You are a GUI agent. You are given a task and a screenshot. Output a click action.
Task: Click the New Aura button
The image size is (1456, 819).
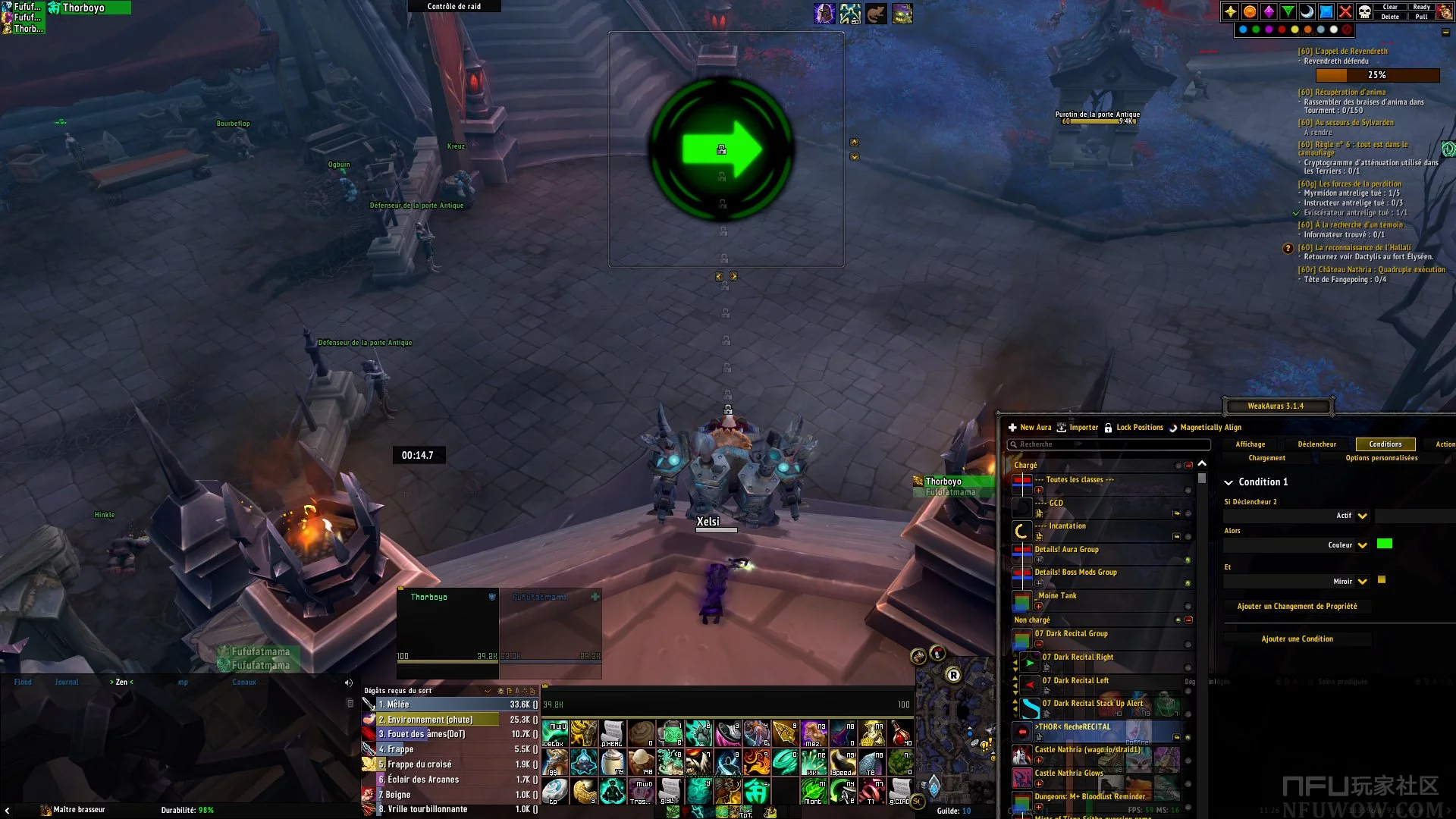tap(1030, 428)
